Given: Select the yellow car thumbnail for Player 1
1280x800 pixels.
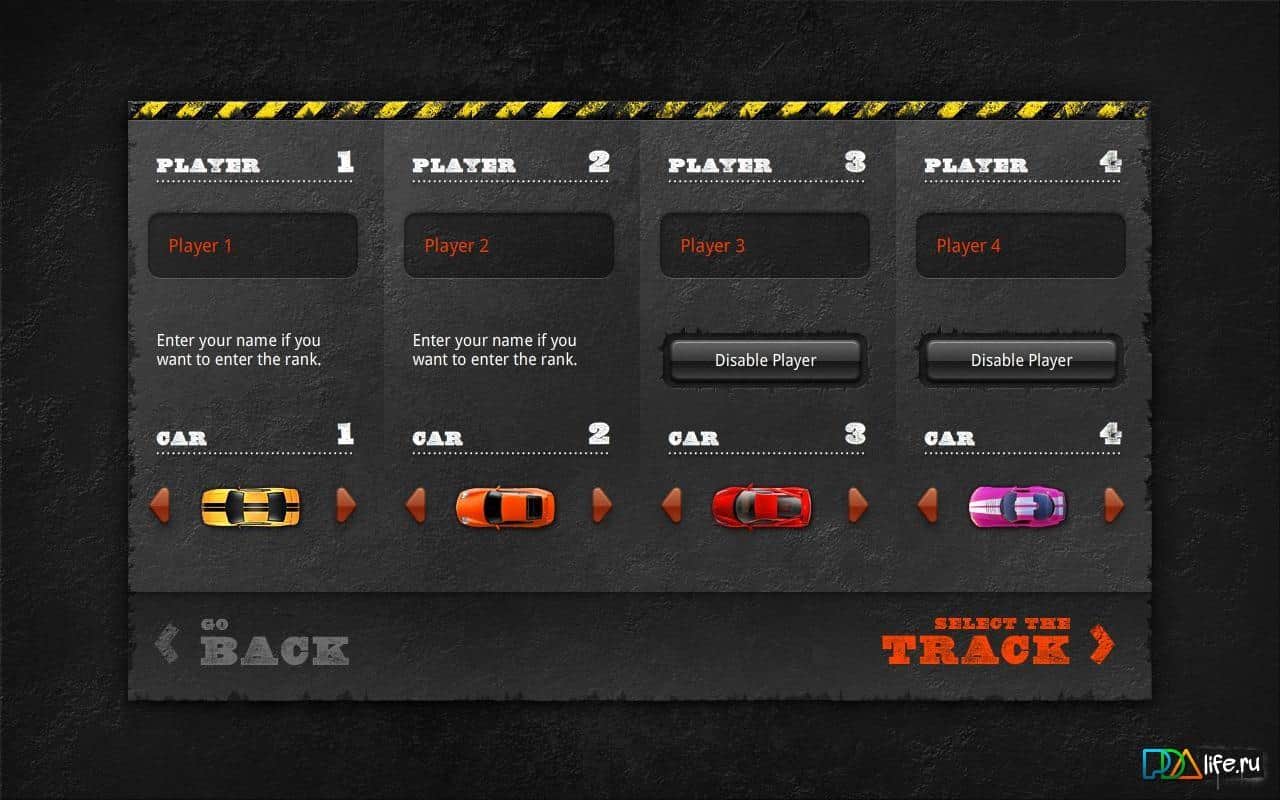Looking at the screenshot, I should tap(253, 507).
